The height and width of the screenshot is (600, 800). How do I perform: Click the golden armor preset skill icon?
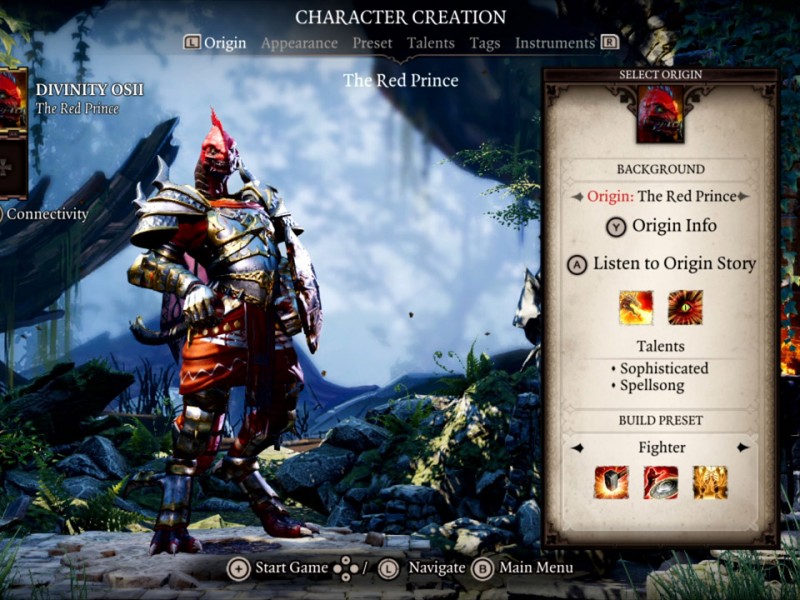709,483
